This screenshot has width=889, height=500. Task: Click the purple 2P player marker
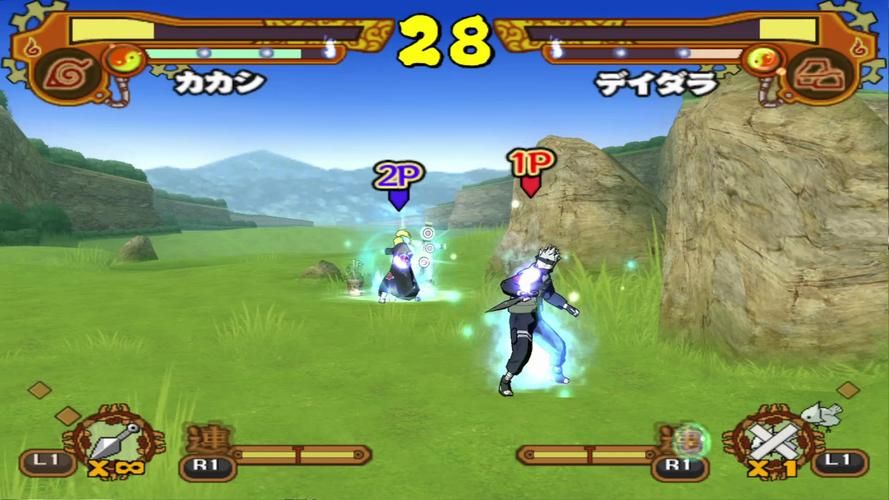tap(398, 184)
